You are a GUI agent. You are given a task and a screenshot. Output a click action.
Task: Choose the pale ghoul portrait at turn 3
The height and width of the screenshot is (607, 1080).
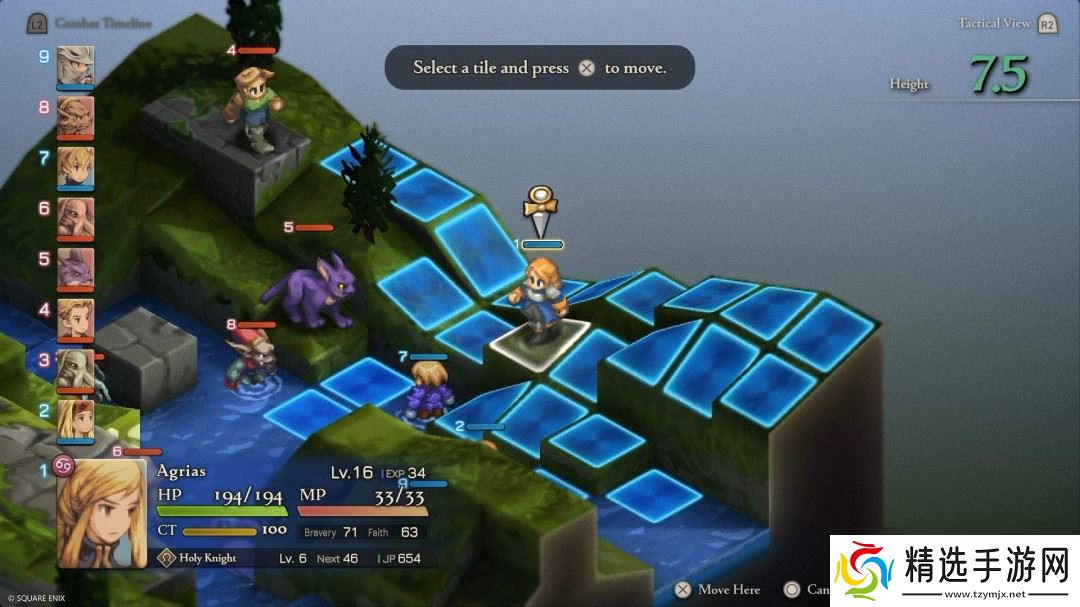(76, 370)
